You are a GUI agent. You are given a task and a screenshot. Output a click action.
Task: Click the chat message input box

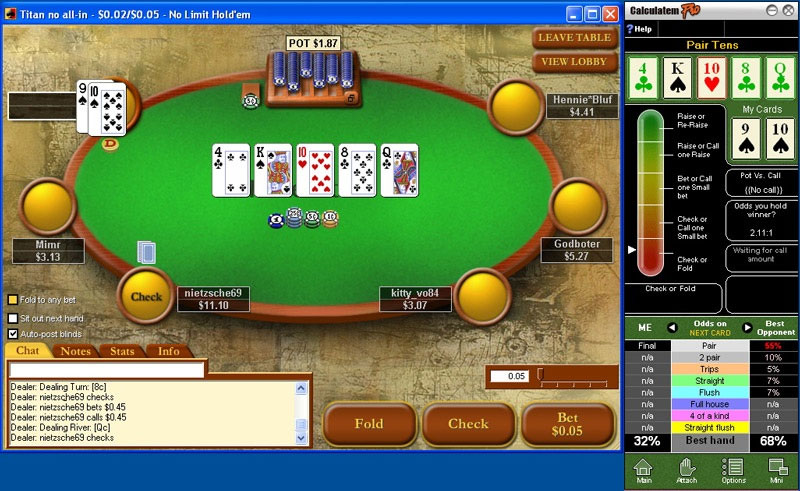107,370
